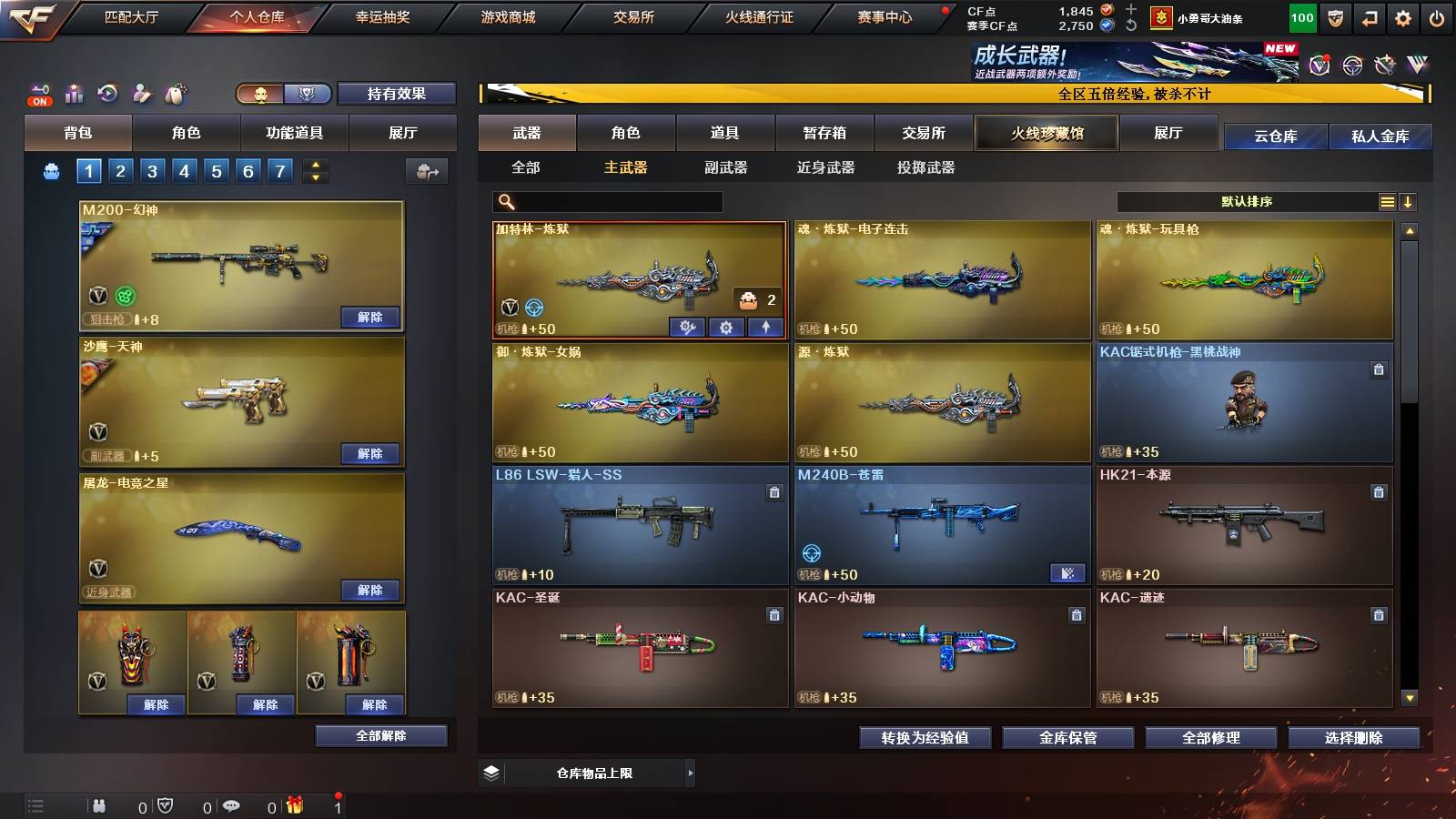Select the character face side of the top-left toggle
This screenshot has height=819, width=1456.
pos(262,95)
